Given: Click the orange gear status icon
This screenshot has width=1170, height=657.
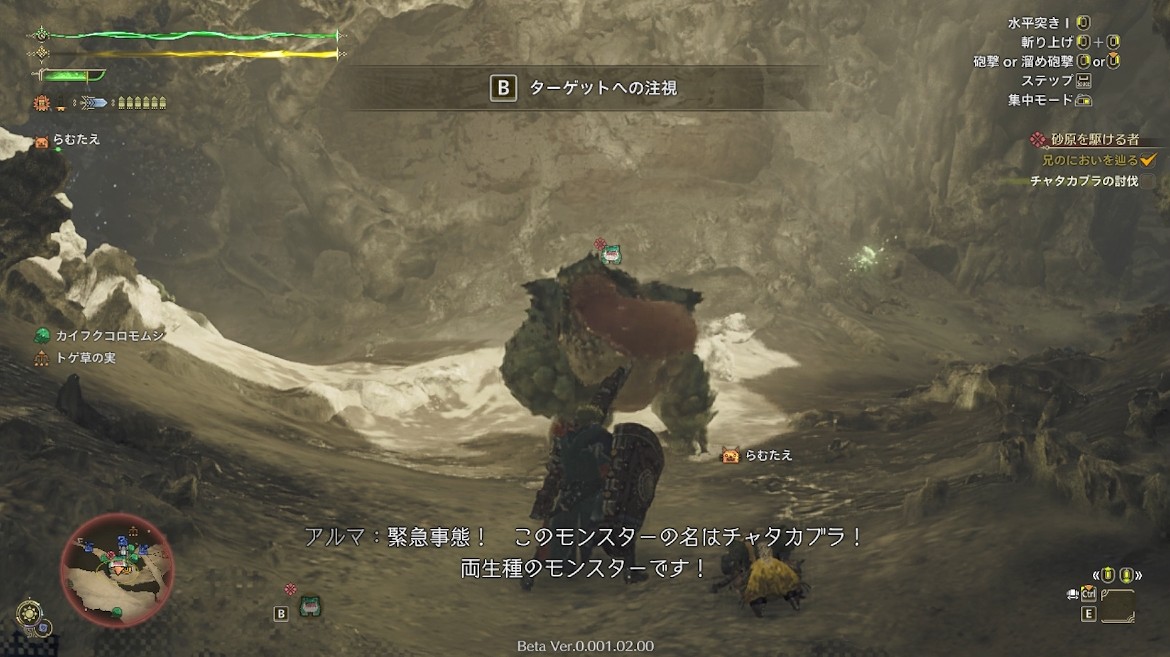Looking at the screenshot, I should click(42, 102).
